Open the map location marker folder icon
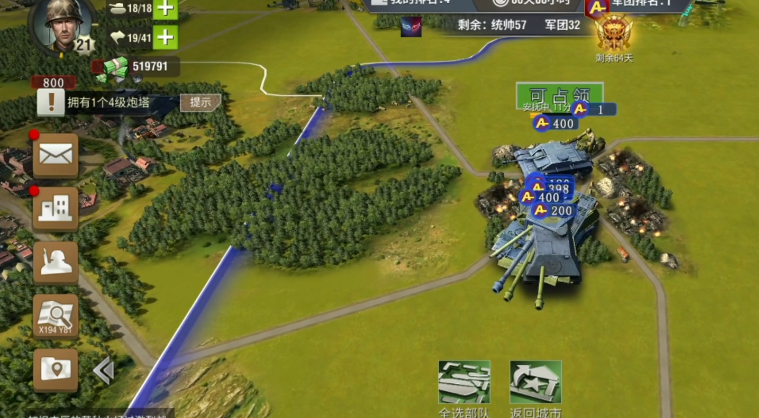This screenshot has width=759, height=418. click(55, 369)
